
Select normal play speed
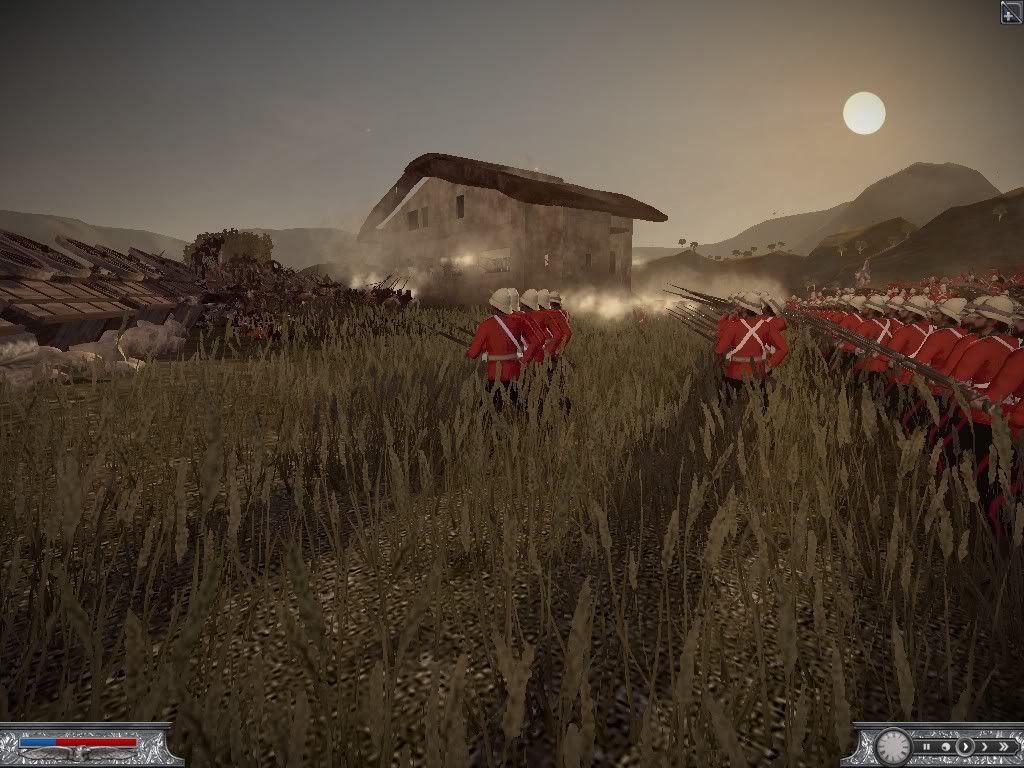tap(965, 747)
